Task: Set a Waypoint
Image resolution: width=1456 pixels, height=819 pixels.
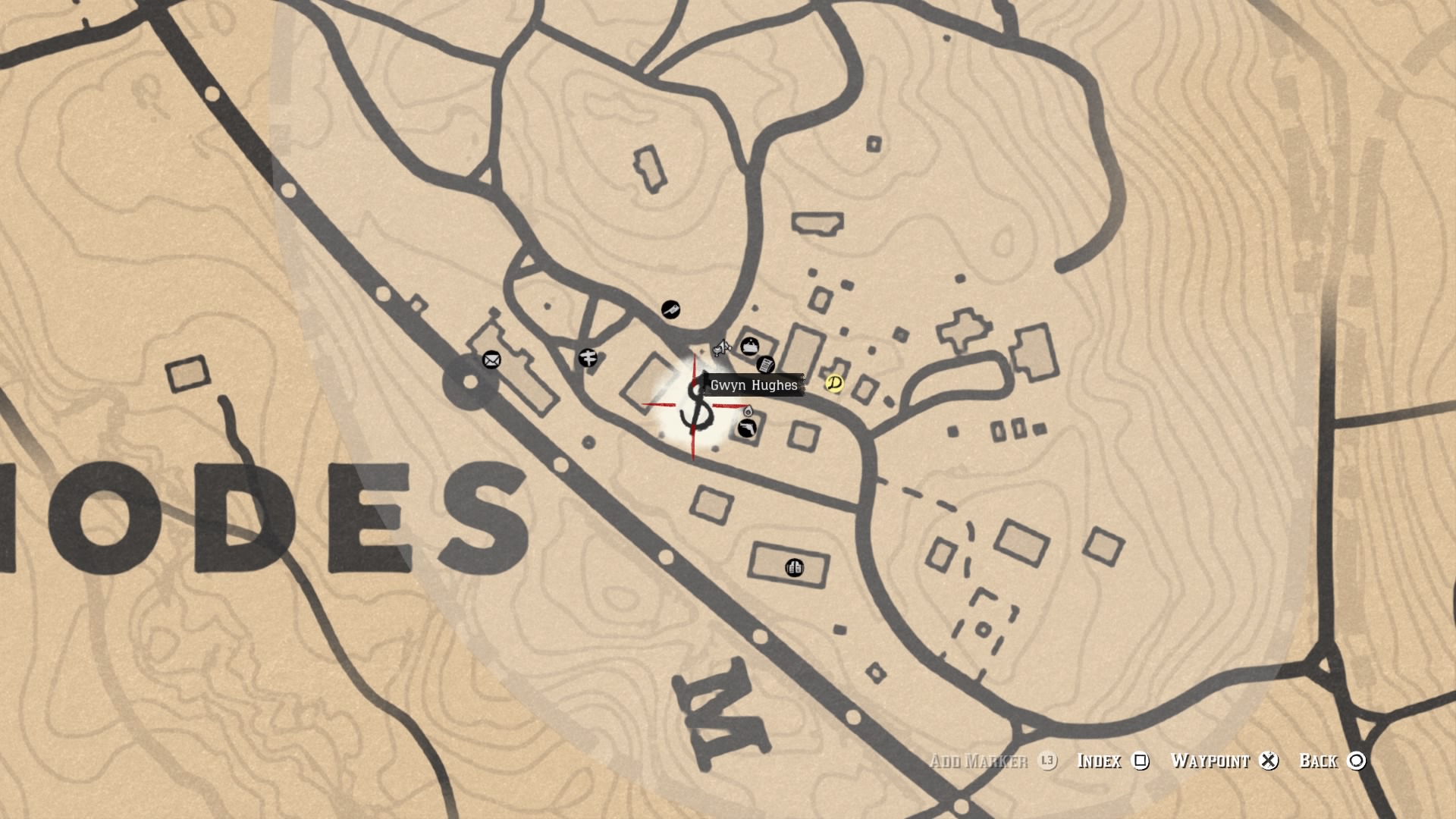Action: pos(1210,761)
